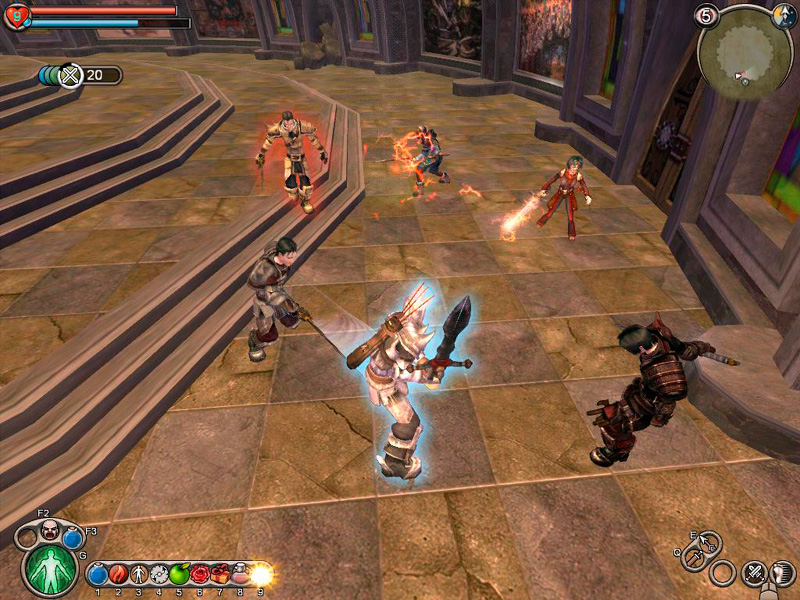Viewport: 800px width, 600px height.
Task: Pick the red gift box in slot 7
Action: pyautogui.click(x=219, y=574)
